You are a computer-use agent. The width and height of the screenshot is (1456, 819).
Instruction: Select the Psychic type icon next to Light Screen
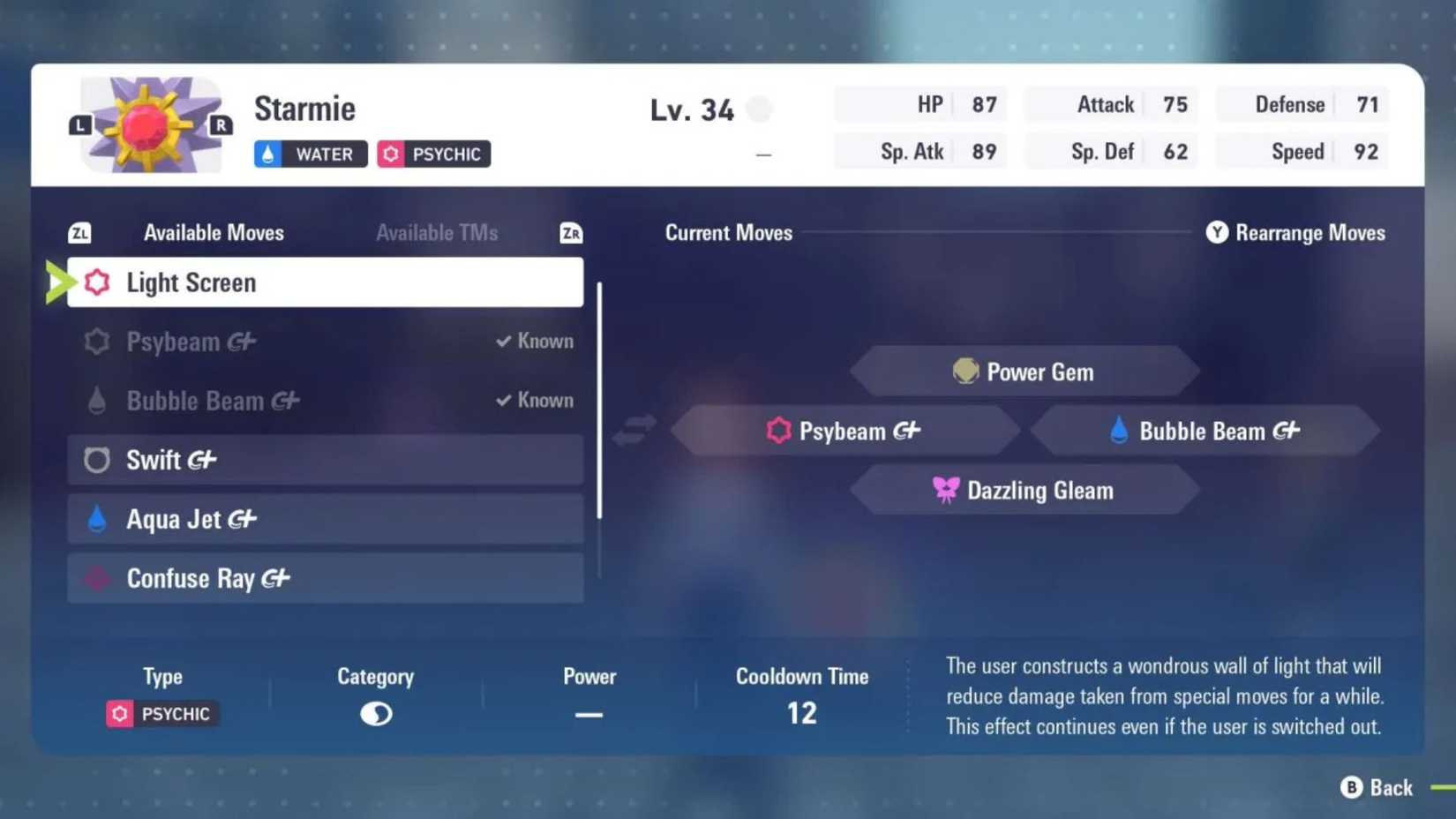96,282
